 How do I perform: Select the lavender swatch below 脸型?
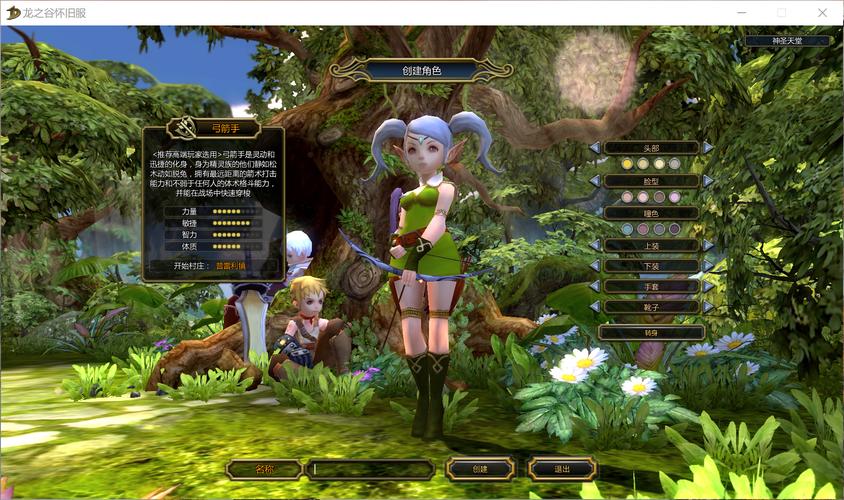pyautogui.click(x=675, y=197)
